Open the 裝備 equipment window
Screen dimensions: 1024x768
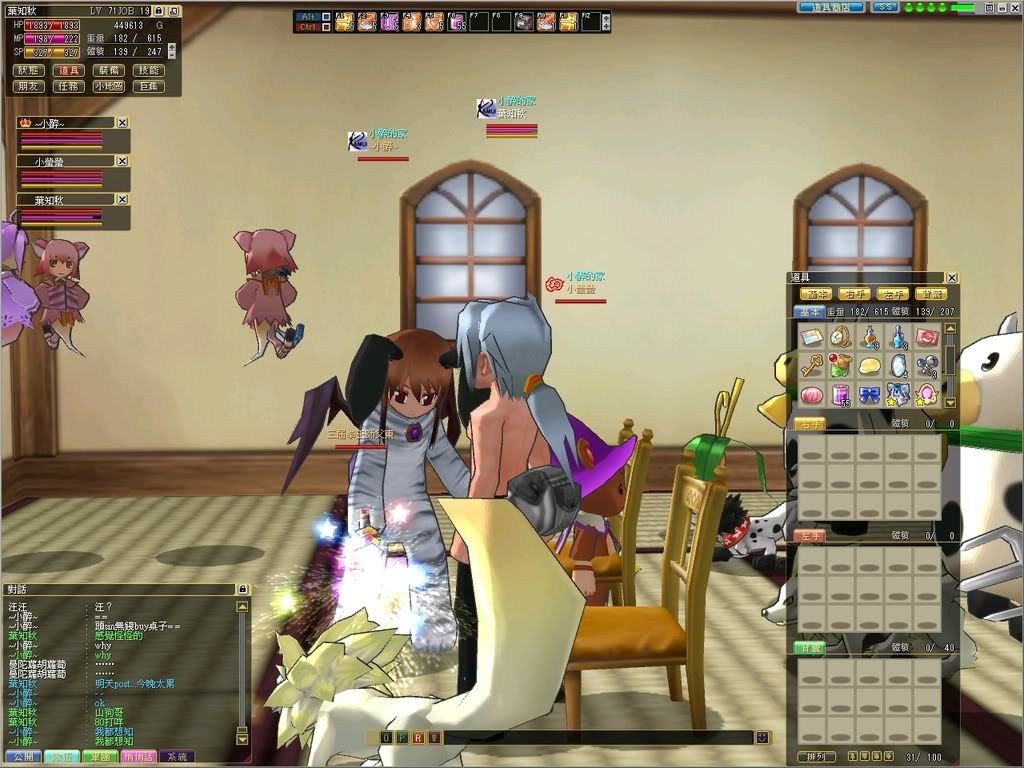(x=109, y=71)
